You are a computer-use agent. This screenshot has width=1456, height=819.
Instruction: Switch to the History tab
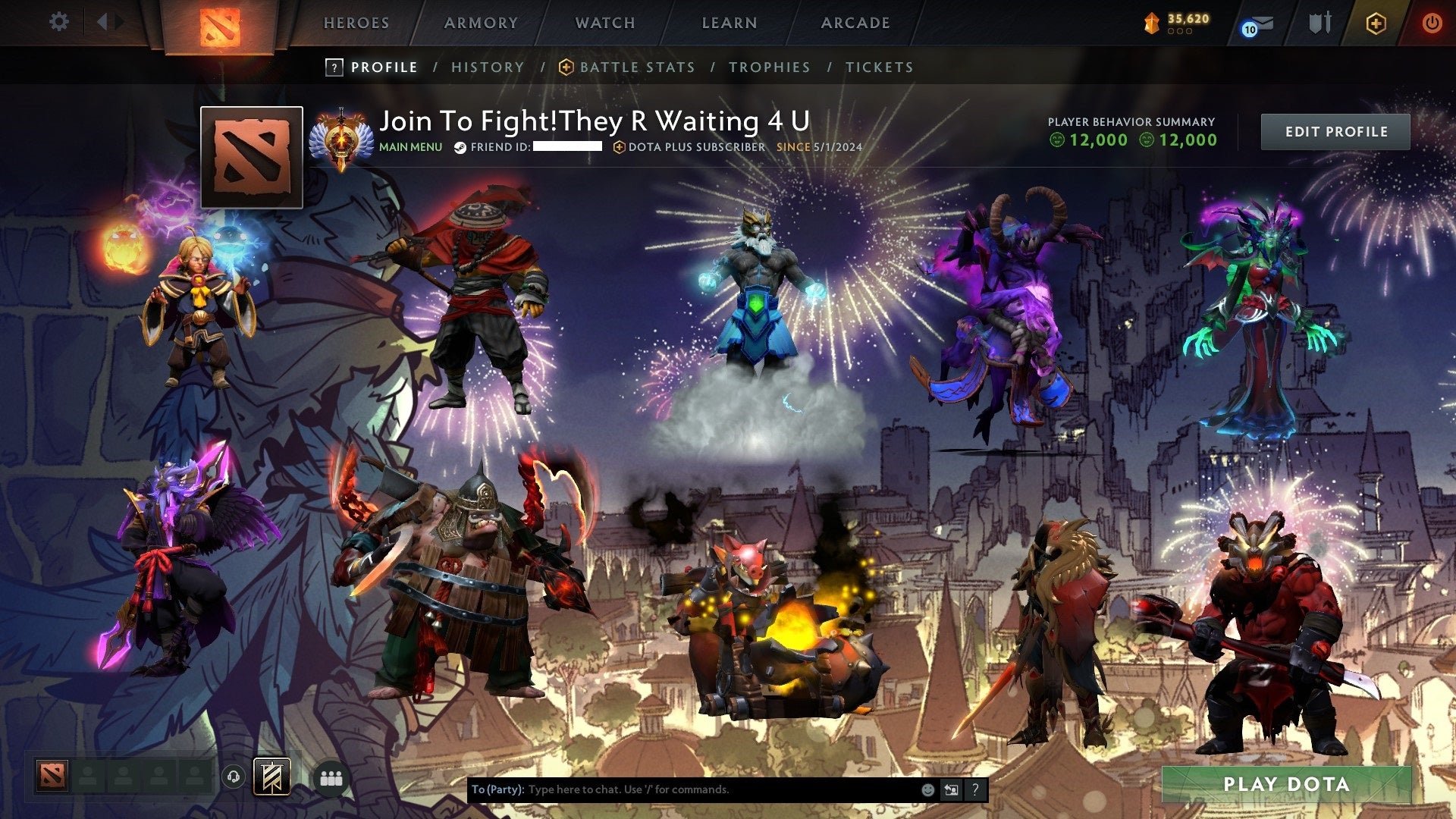pyautogui.click(x=487, y=67)
